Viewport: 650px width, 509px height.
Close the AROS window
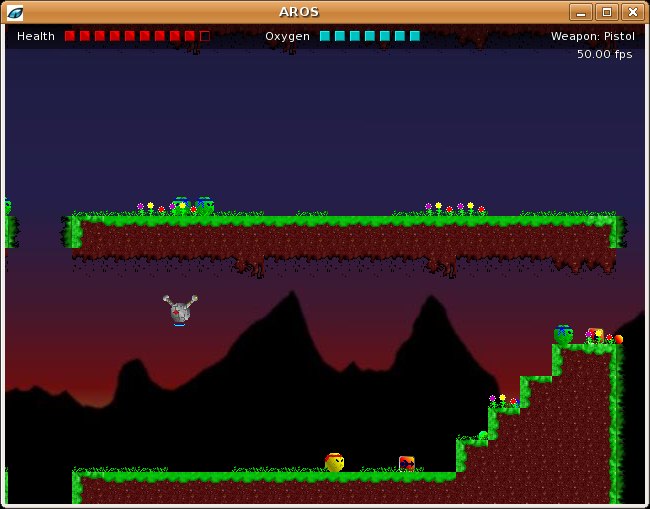point(632,12)
